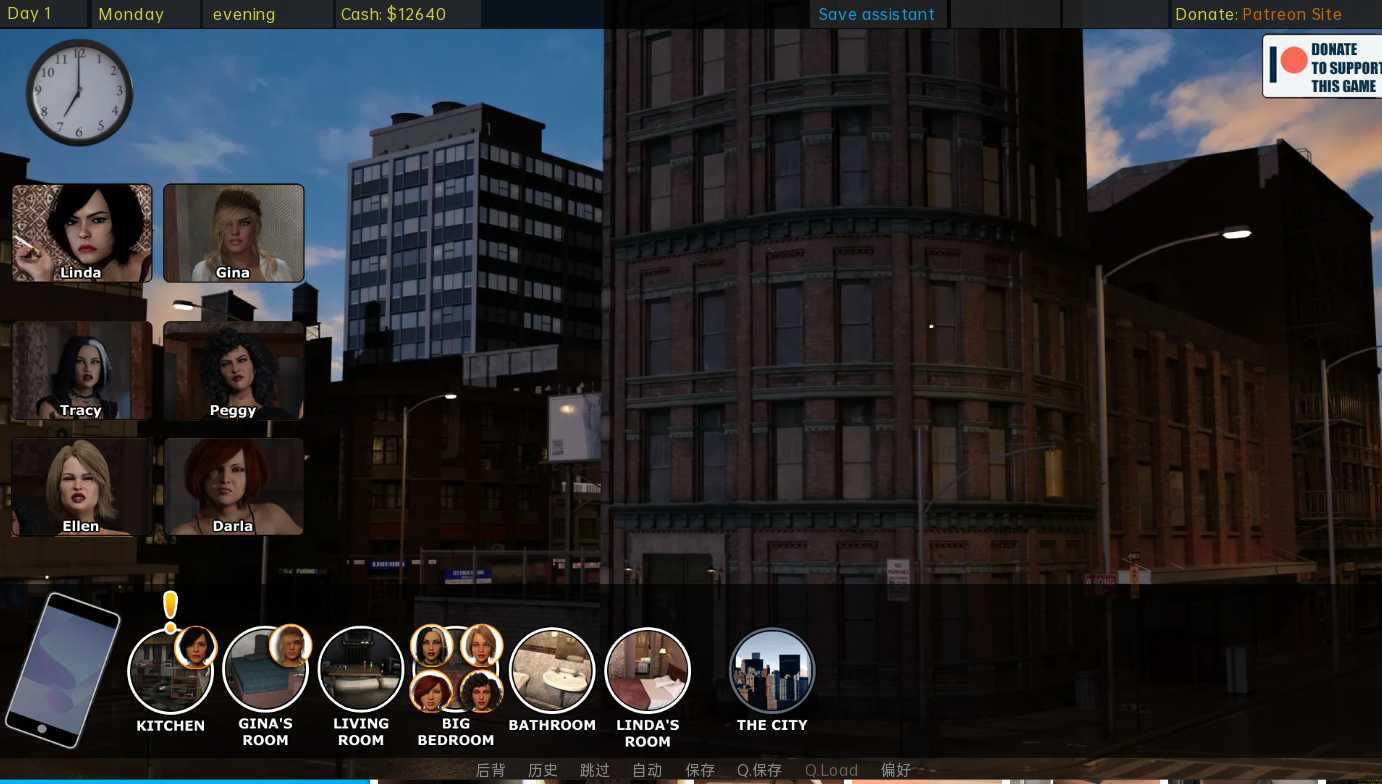
Task: Open the Save assistant
Action: (x=876, y=14)
